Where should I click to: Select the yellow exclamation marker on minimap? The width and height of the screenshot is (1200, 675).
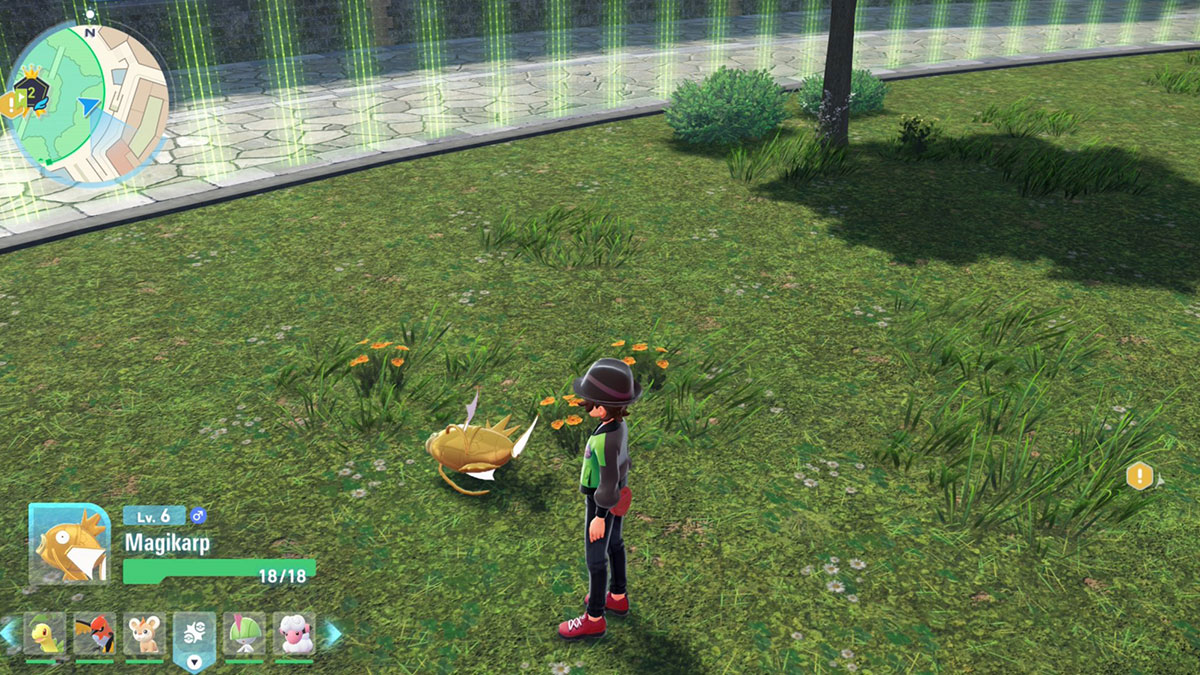pyautogui.click(x=11, y=101)
